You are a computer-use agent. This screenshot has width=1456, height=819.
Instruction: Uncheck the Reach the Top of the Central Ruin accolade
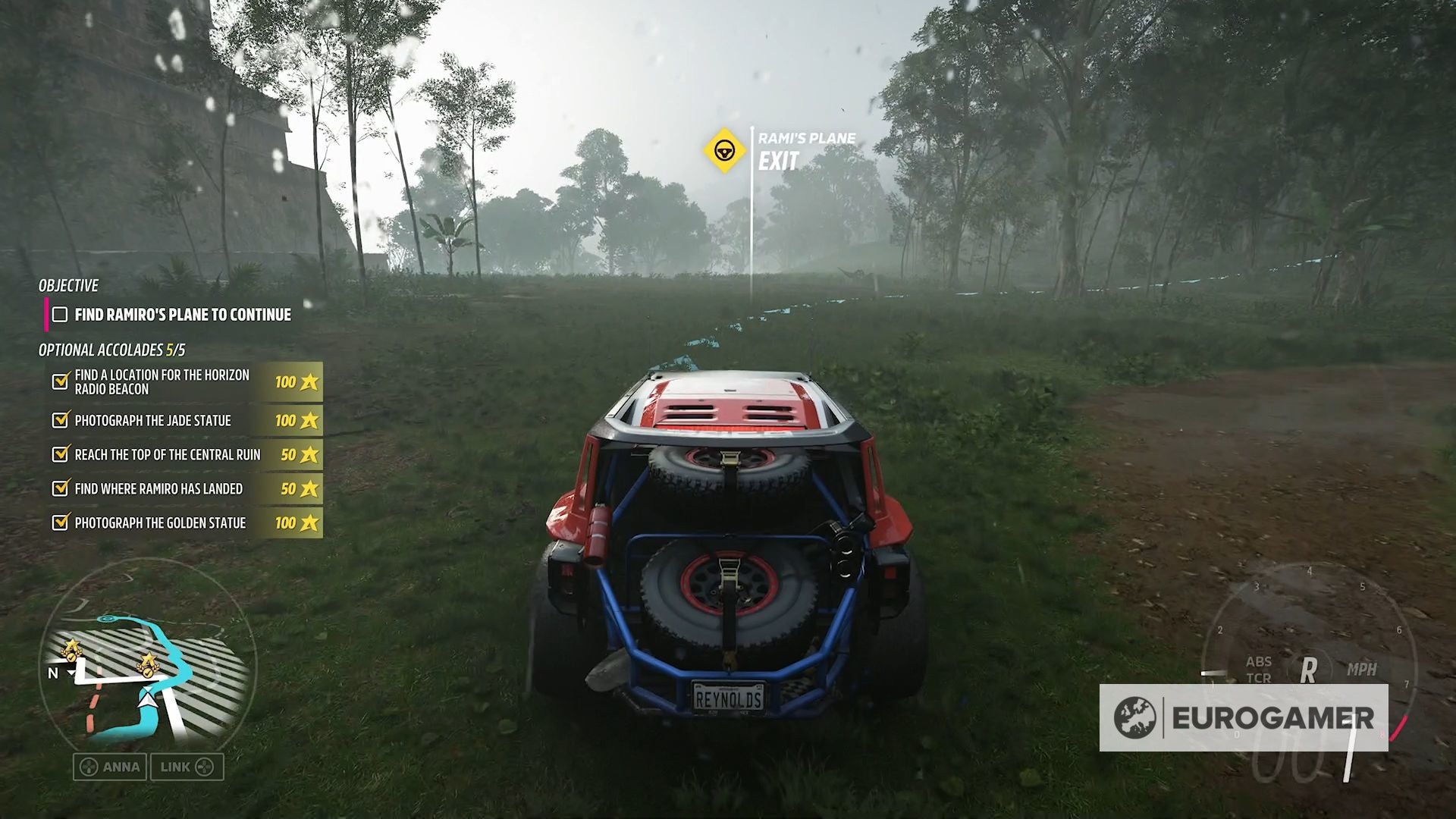coord(58,454)
